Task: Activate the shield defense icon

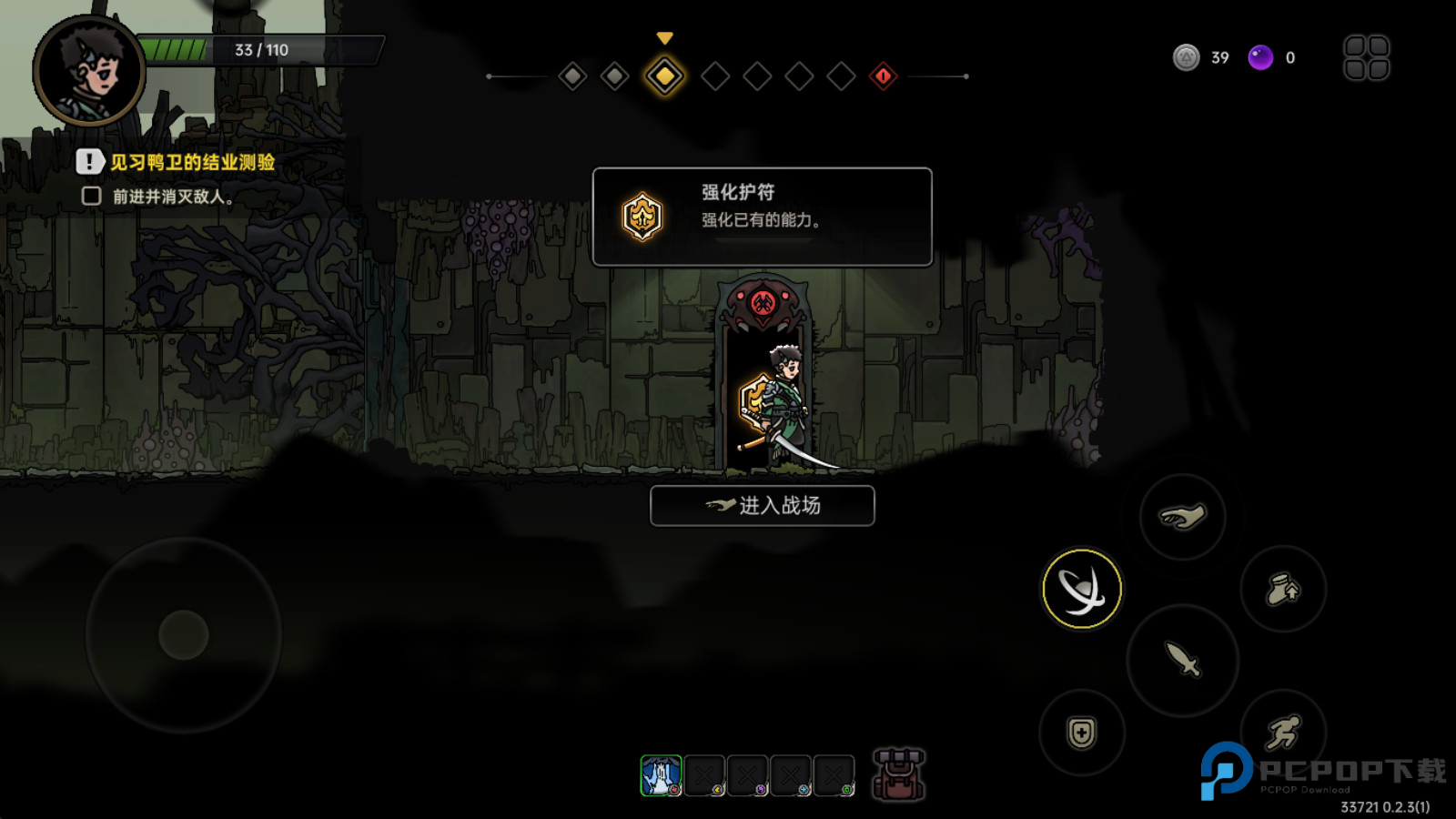Action: 1079,731
